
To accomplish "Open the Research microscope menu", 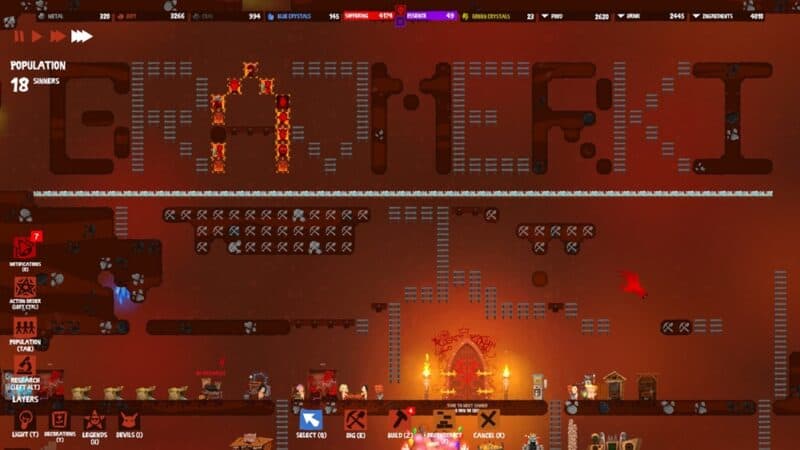I will (25, 366).
